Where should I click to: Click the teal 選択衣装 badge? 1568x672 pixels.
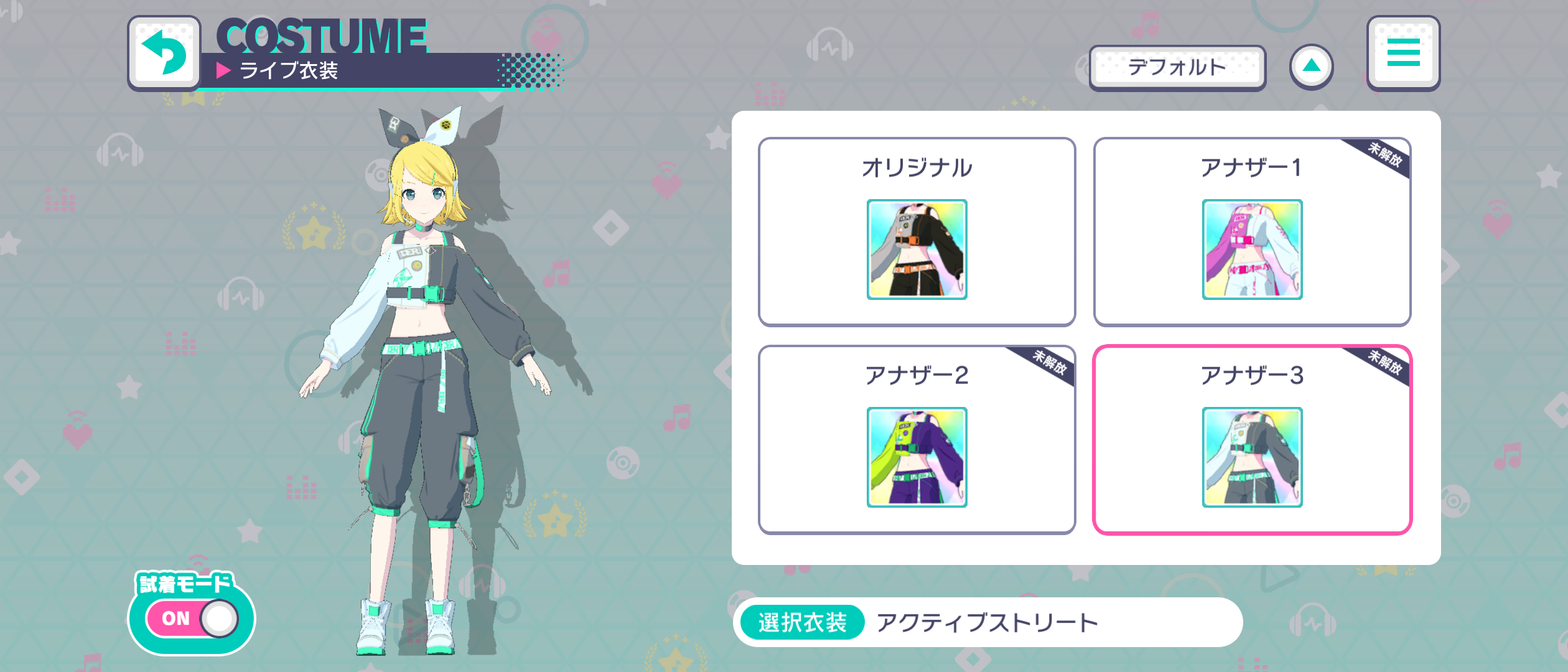[801, 621]
